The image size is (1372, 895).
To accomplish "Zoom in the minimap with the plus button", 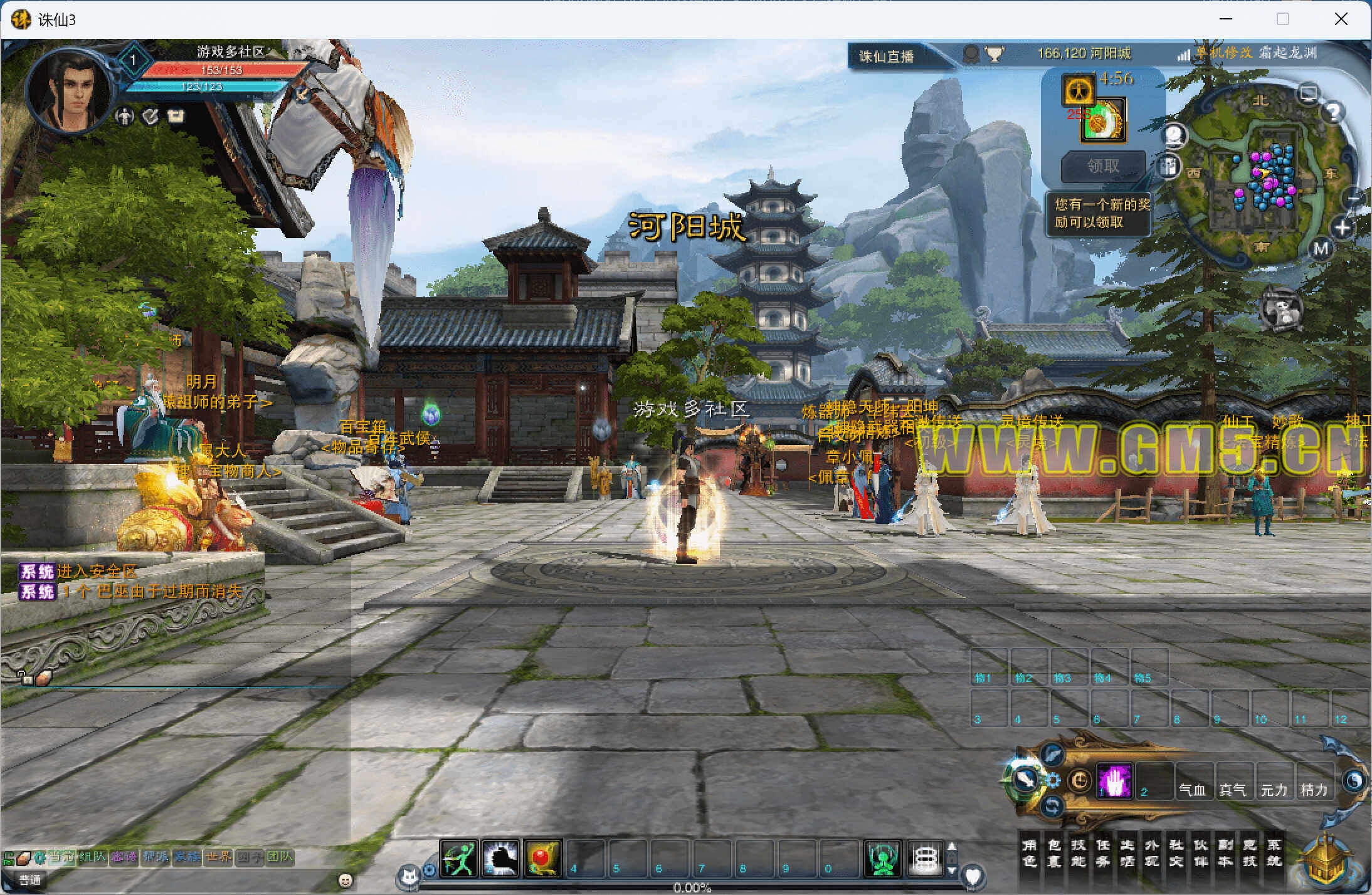I will click(x=1342, y=228).
